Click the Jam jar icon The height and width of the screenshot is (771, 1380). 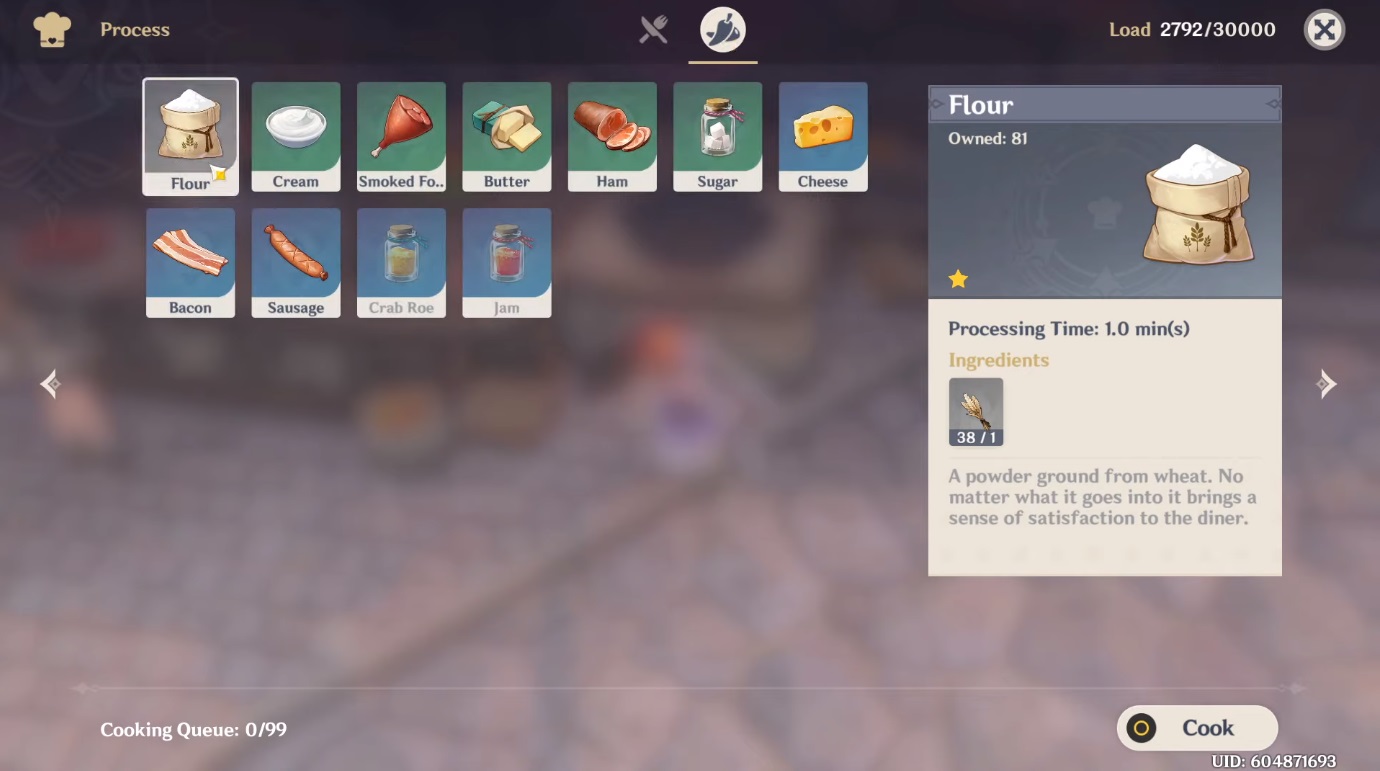coord(506,262)
